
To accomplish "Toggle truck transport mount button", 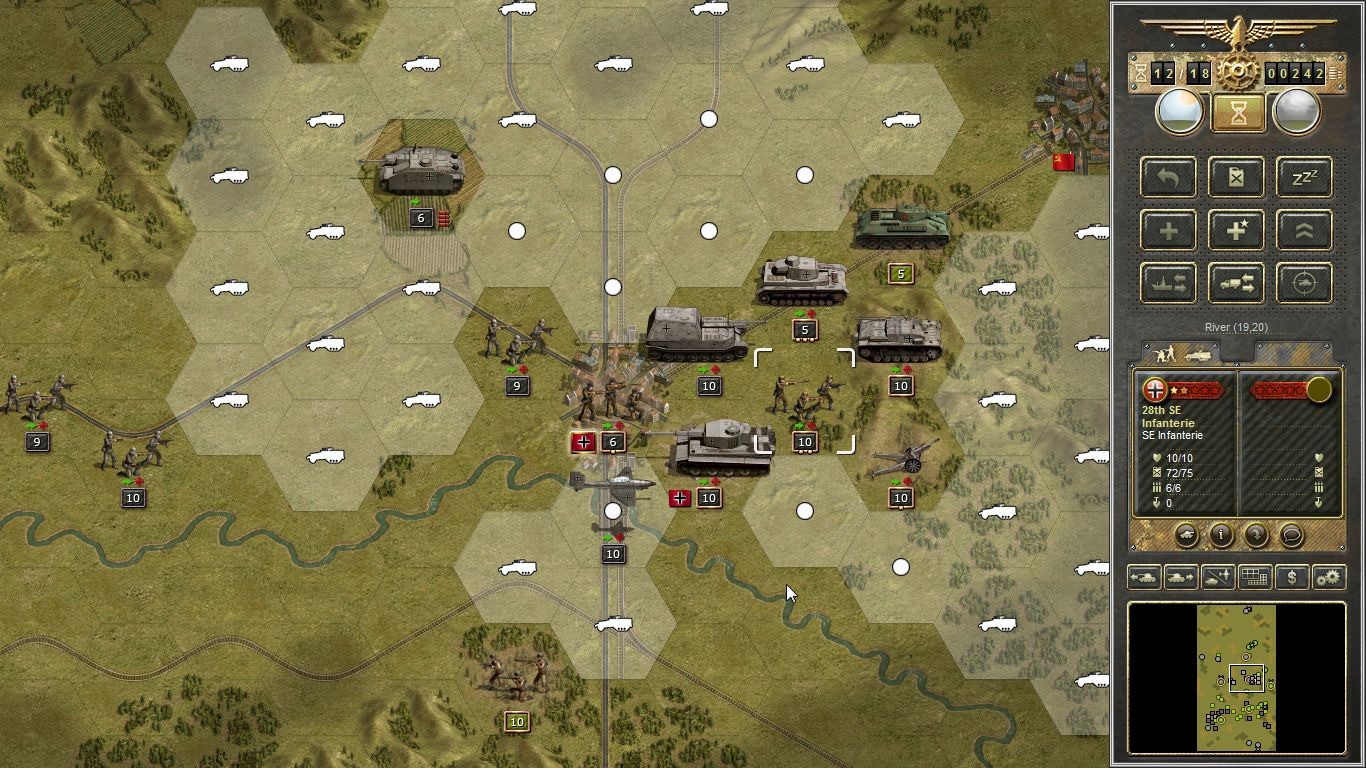I will [x=1236, y=283].
